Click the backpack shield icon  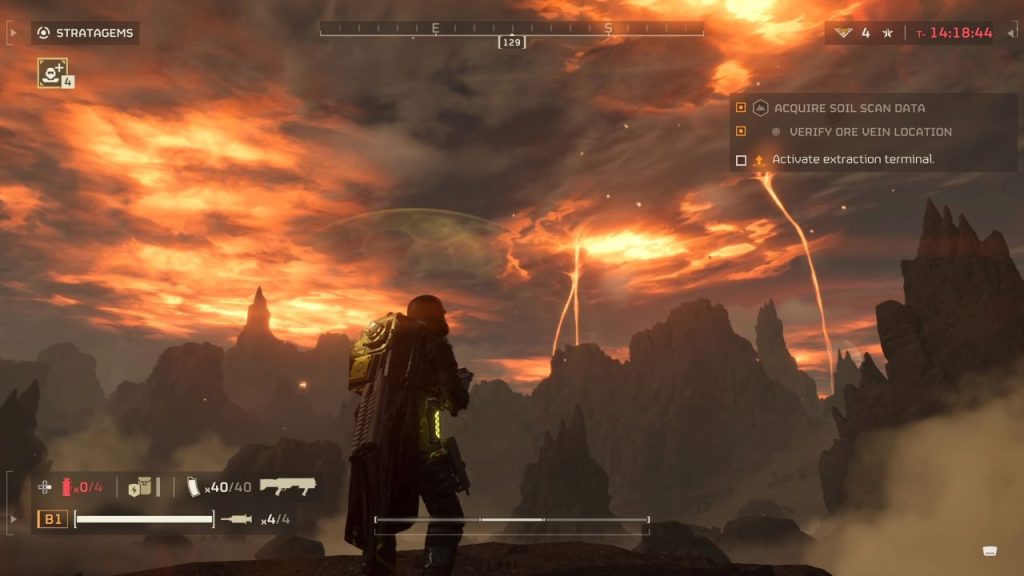click(x=140, y=487)
